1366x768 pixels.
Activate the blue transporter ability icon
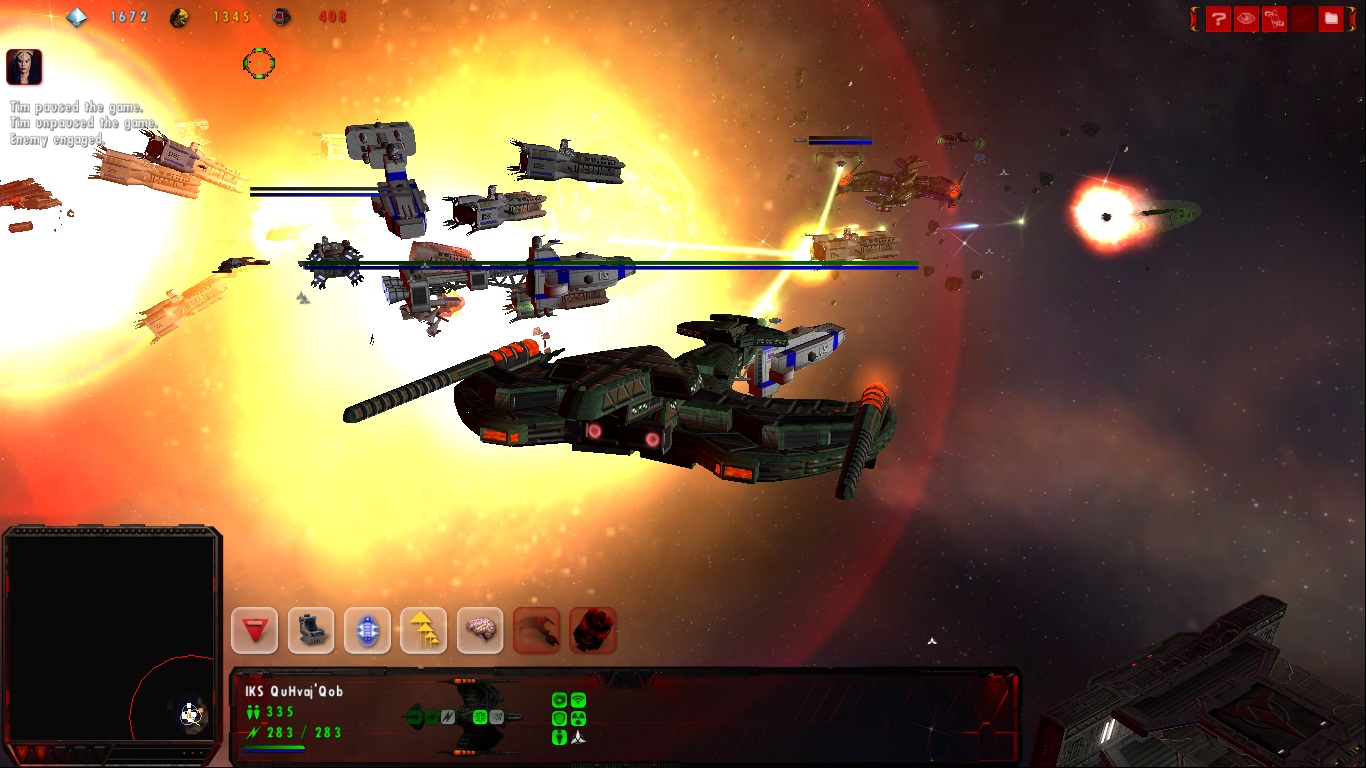pos(367,631)
